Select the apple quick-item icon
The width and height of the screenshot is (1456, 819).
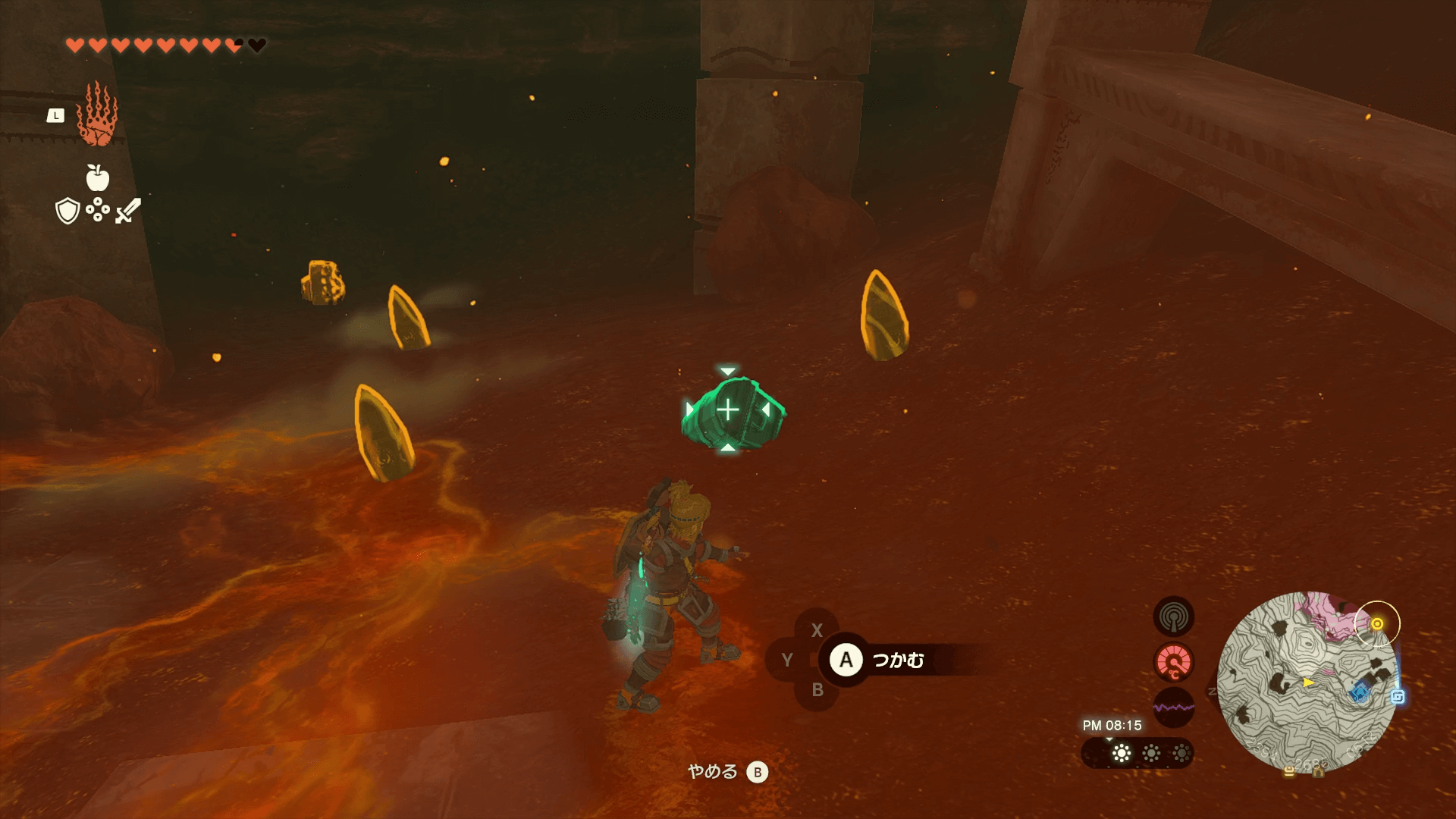coord(98,178)
